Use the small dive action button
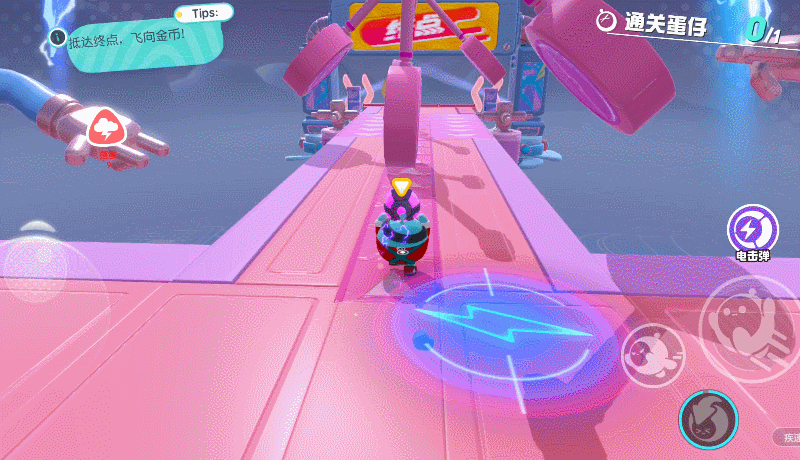Viewport: 800px width, 460px height. pyautogui.click(x=652, y=353)
